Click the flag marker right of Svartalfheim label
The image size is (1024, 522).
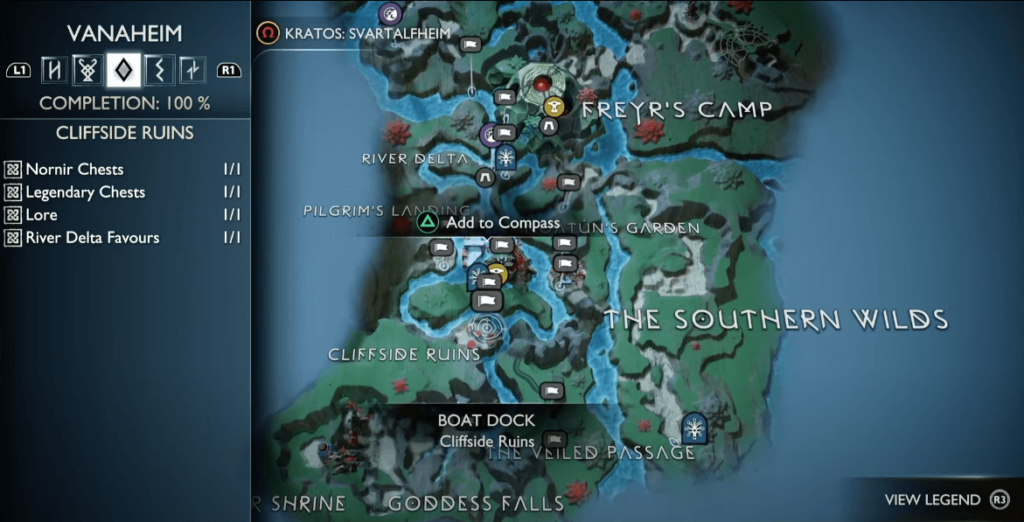click(470, 44)
